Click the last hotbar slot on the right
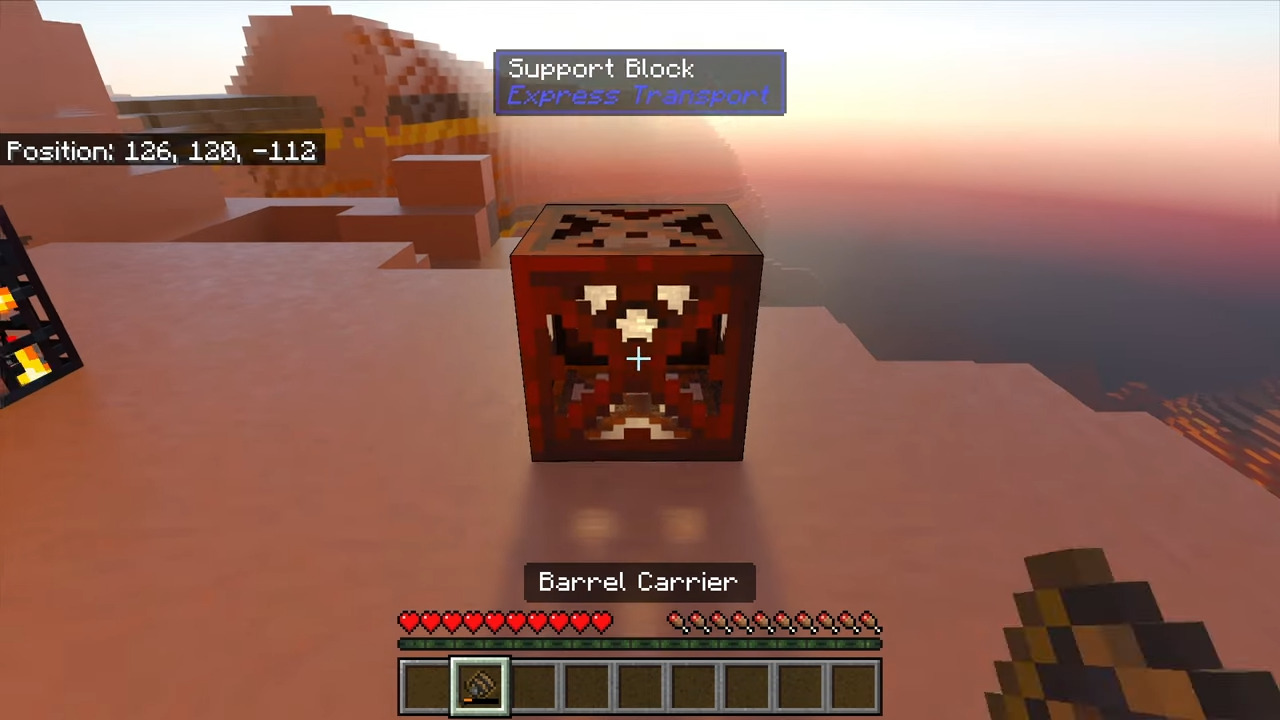The height and width of the screenshot is (720, 1280). 855,683
